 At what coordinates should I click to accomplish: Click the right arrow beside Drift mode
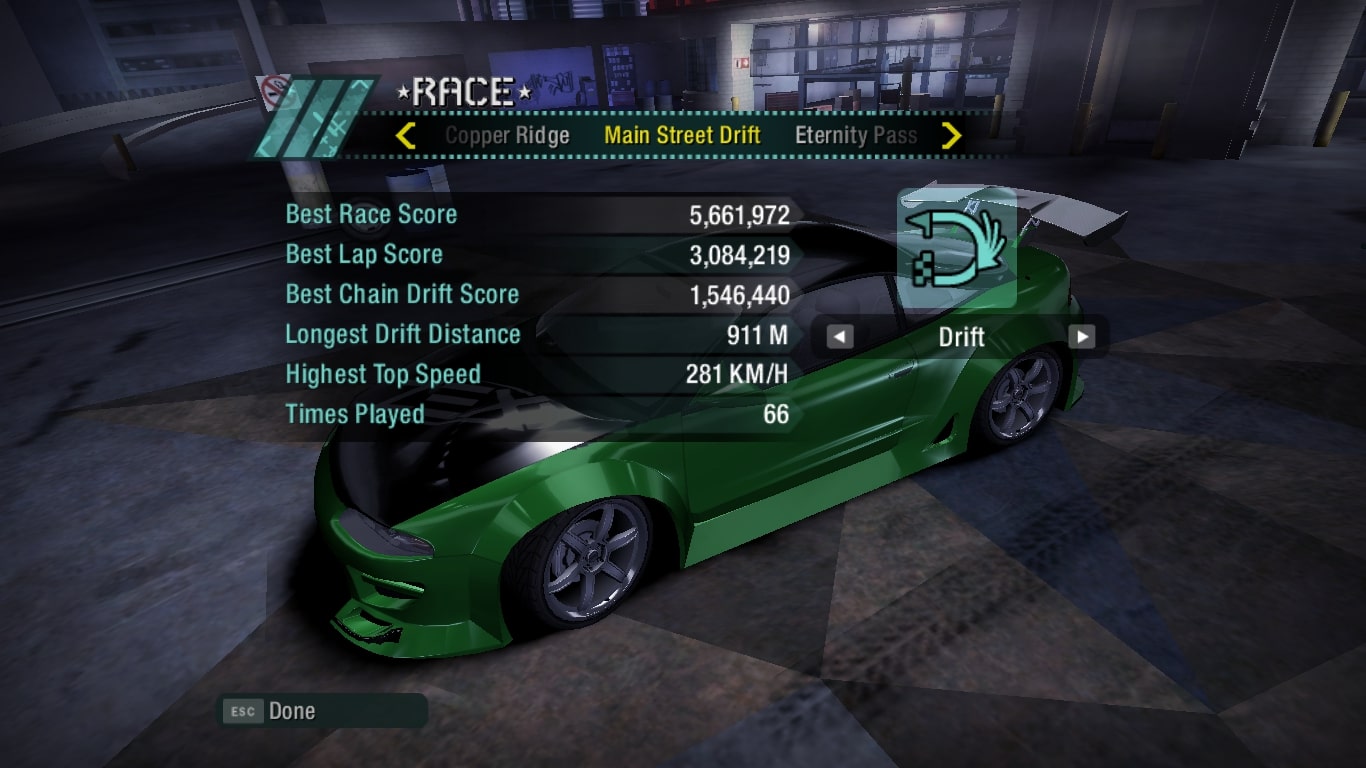1081,337
